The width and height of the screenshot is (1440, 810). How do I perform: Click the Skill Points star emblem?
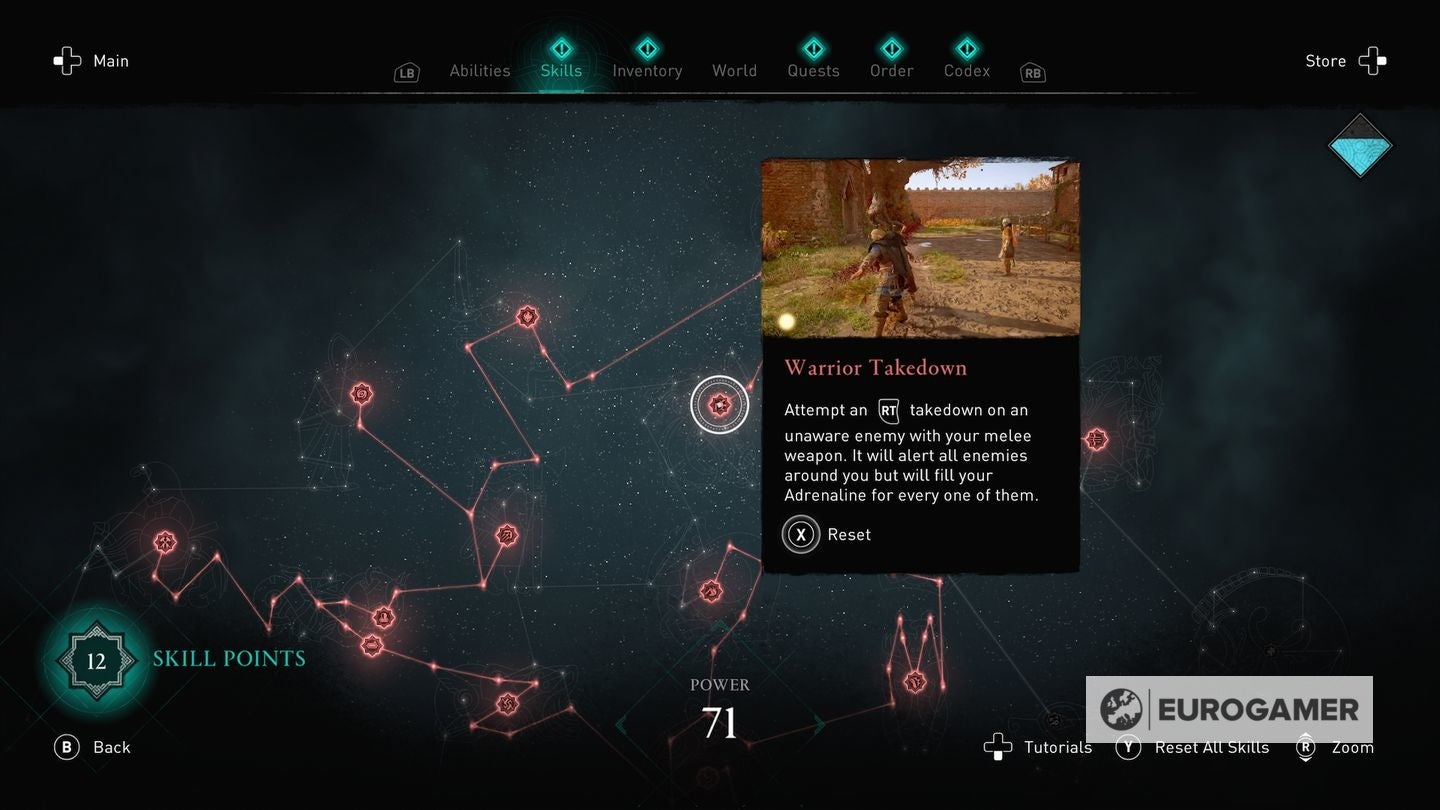tap(95, 660)
